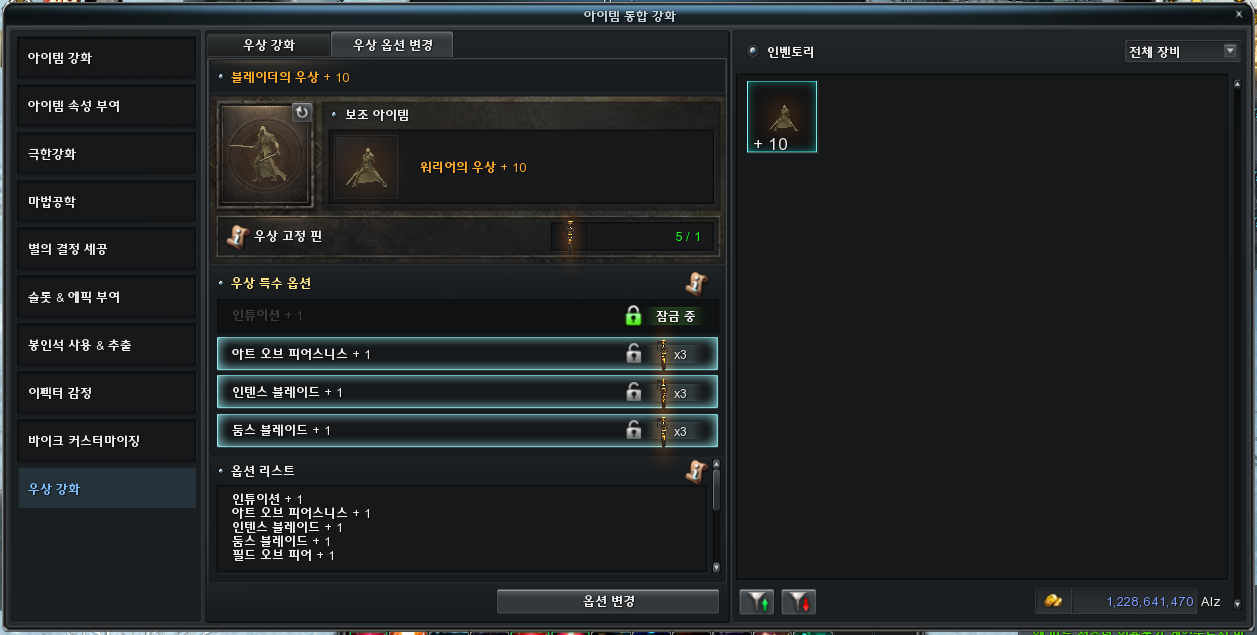Go to 바이크 커스터마이징
Image resolution: width=1257 pixels, height=635 pixels.
(106, 441)
